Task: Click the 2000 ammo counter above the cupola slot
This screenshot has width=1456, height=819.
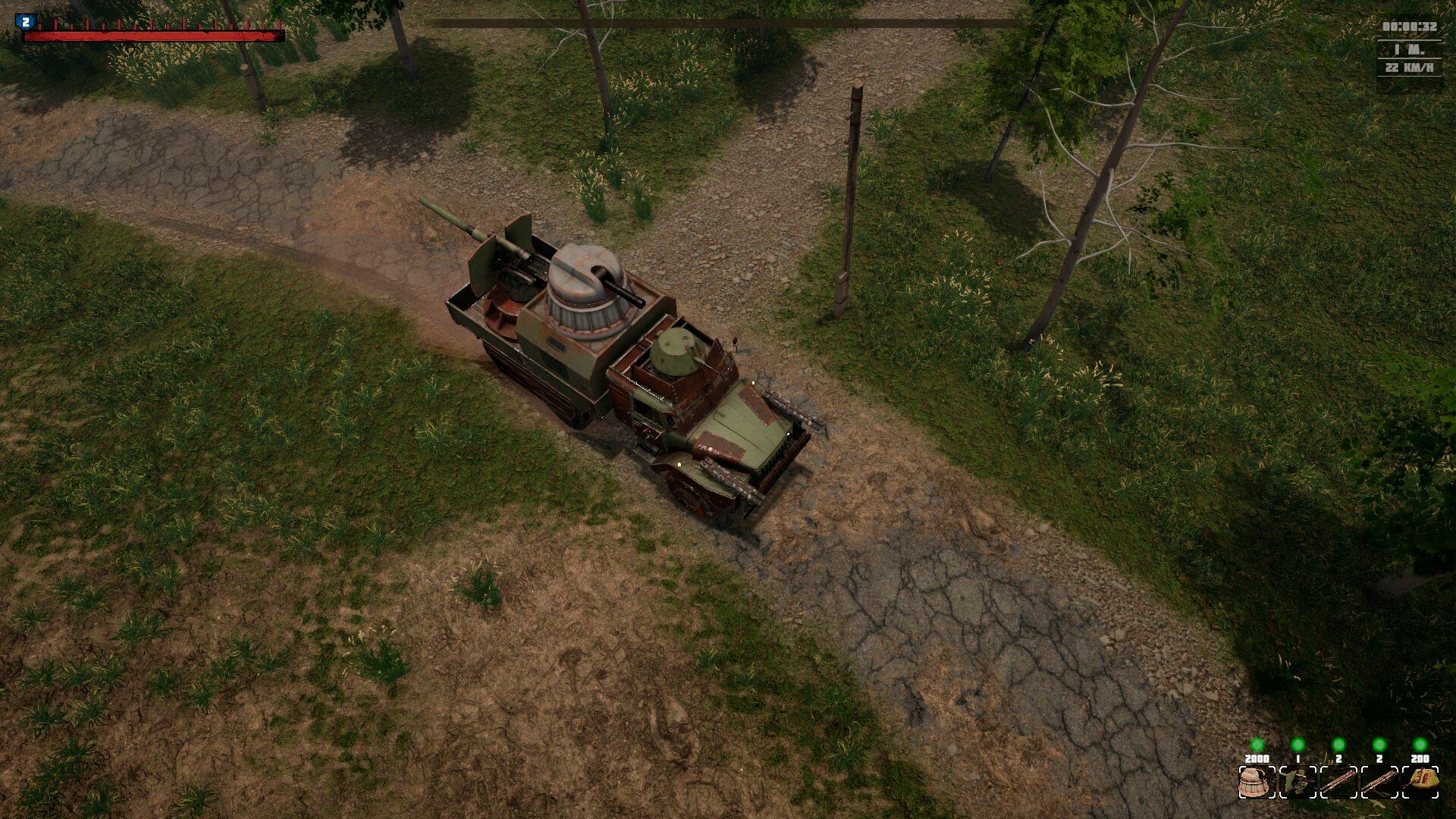Action: (1257, 758)
